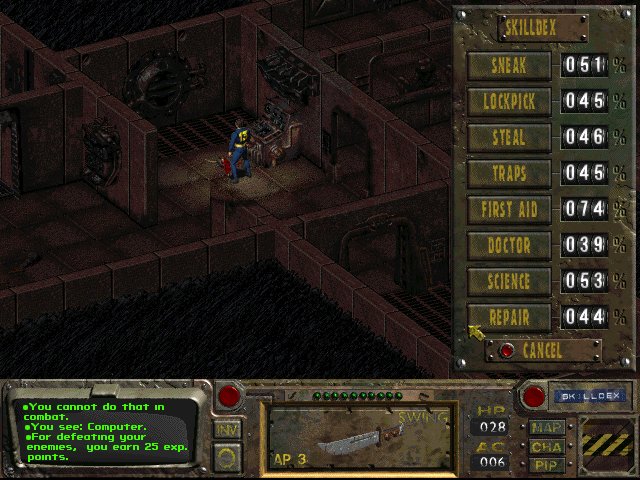Click the red button beside Skilldex label
The image size is (640, 480).
point(534,396)
